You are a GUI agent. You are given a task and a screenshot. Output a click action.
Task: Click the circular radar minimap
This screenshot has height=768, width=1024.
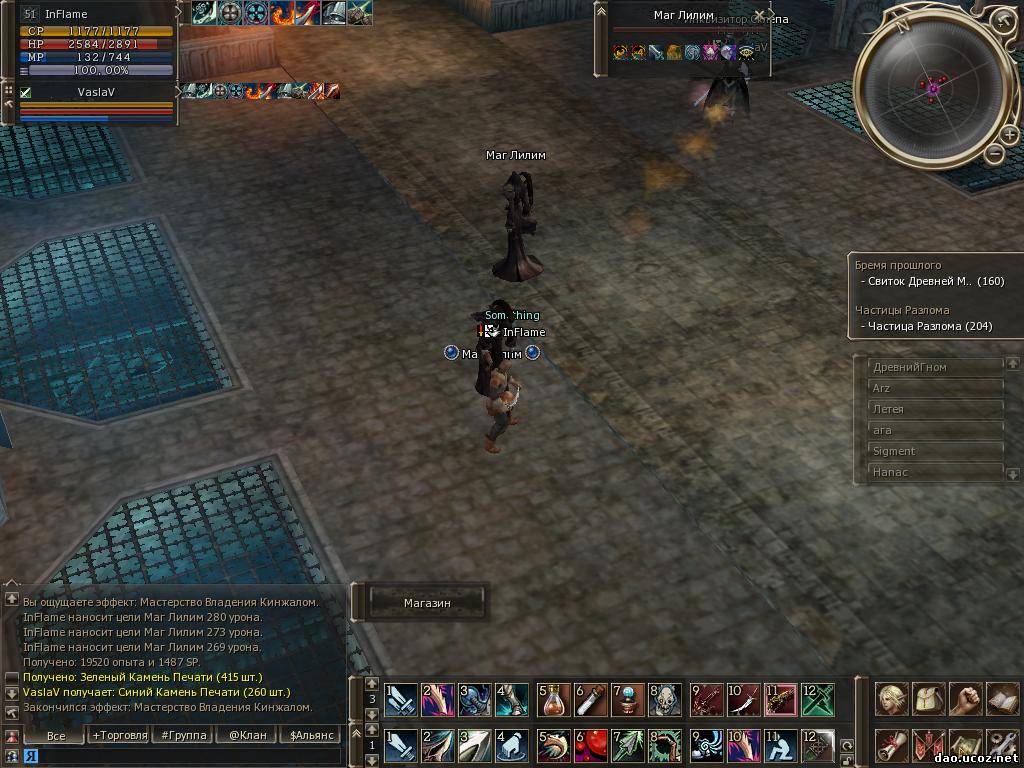click(x=933, y=90)
